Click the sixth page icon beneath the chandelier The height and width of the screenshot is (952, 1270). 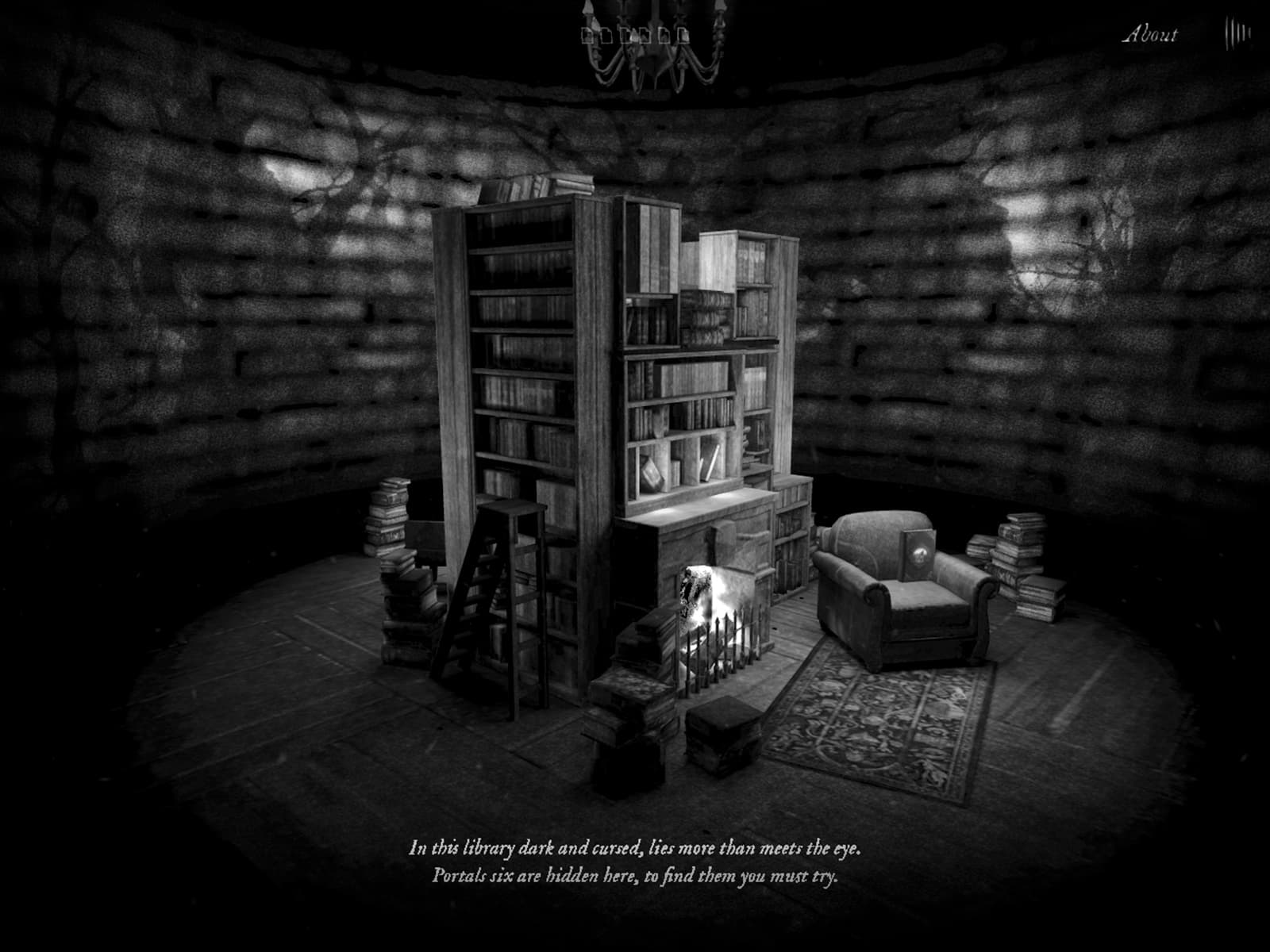[683, 36]
